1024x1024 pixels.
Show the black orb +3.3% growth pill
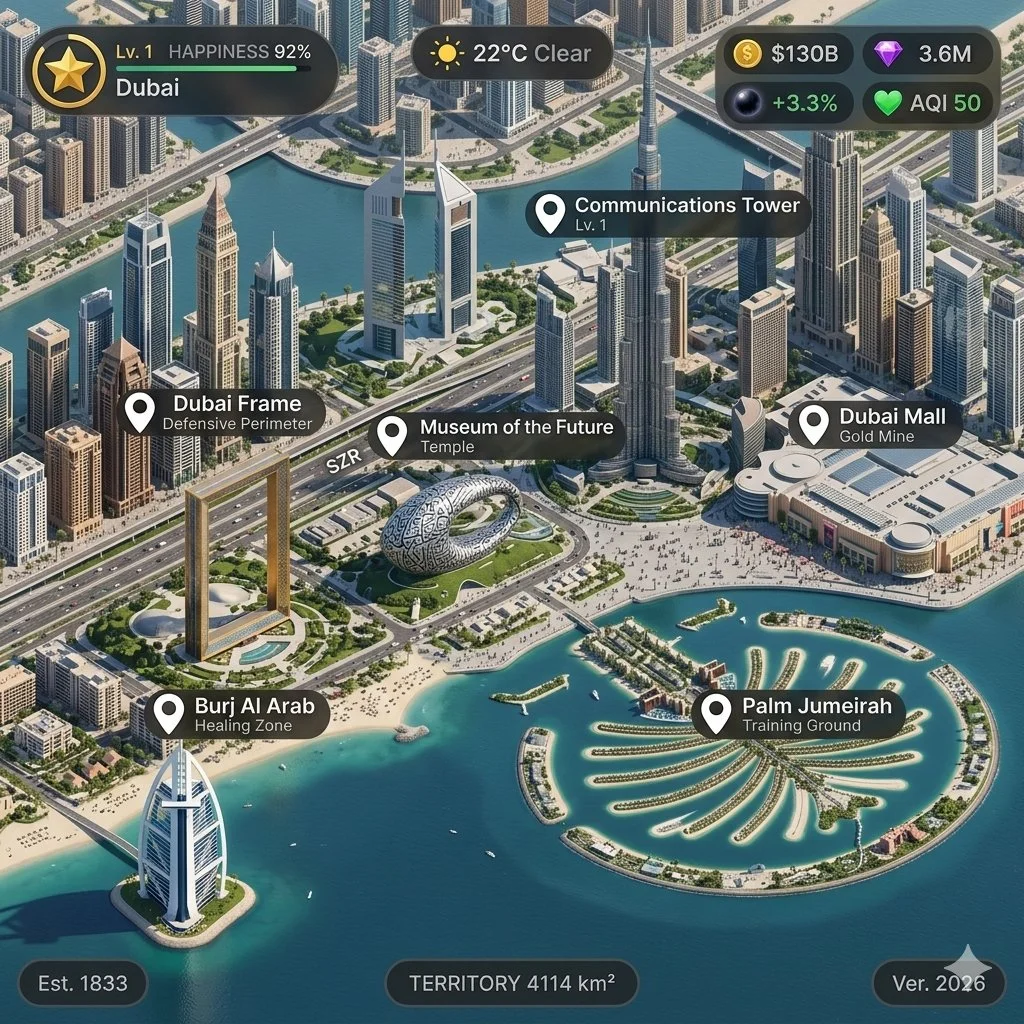point(787,102)
